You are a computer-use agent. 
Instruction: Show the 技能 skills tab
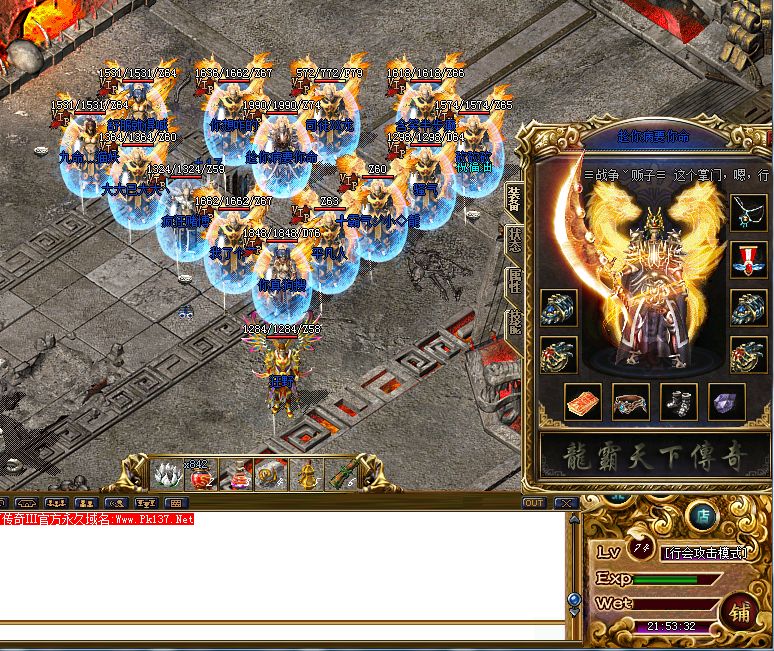click(514, 322)
